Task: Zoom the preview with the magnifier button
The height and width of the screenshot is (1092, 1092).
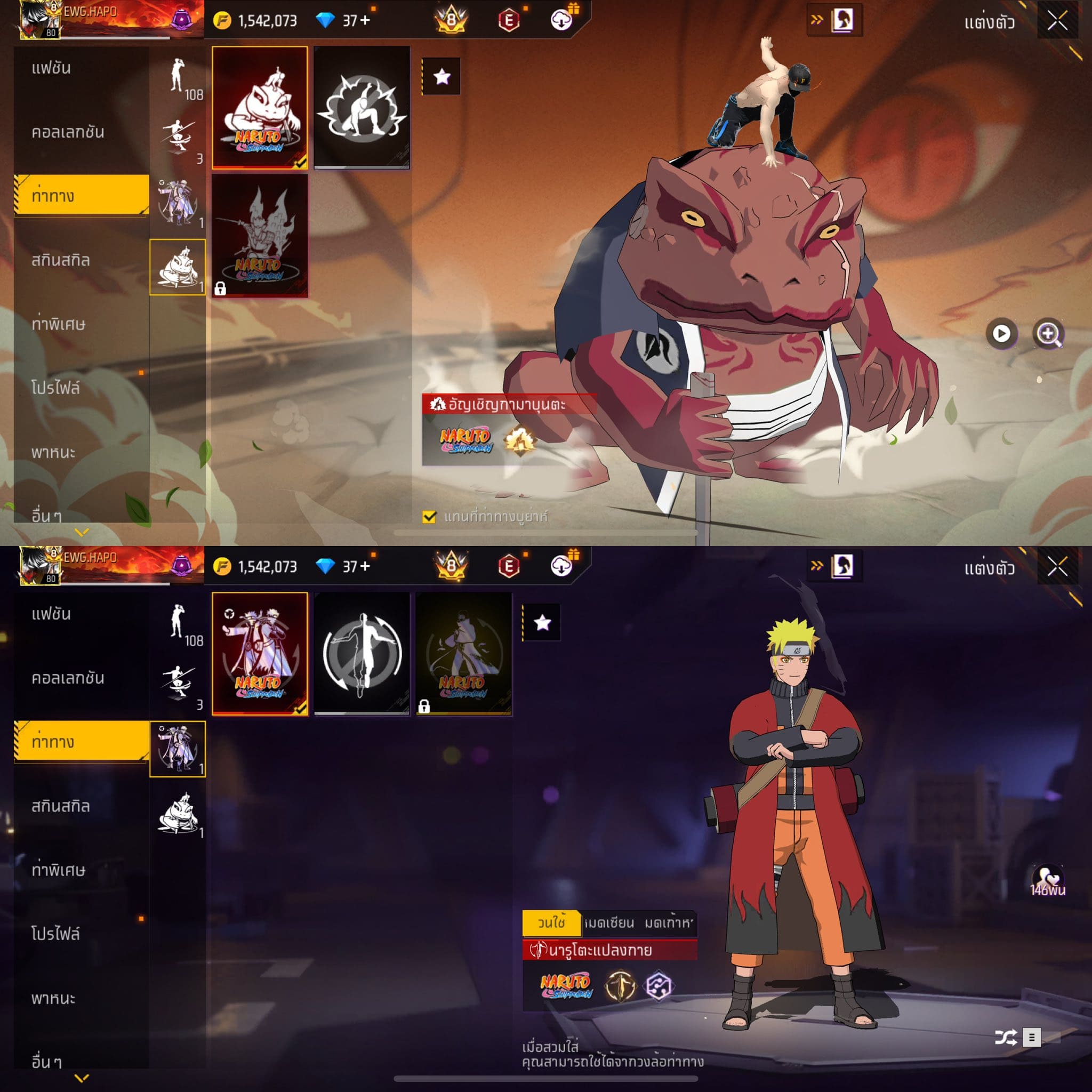Action: point(1048,333)
